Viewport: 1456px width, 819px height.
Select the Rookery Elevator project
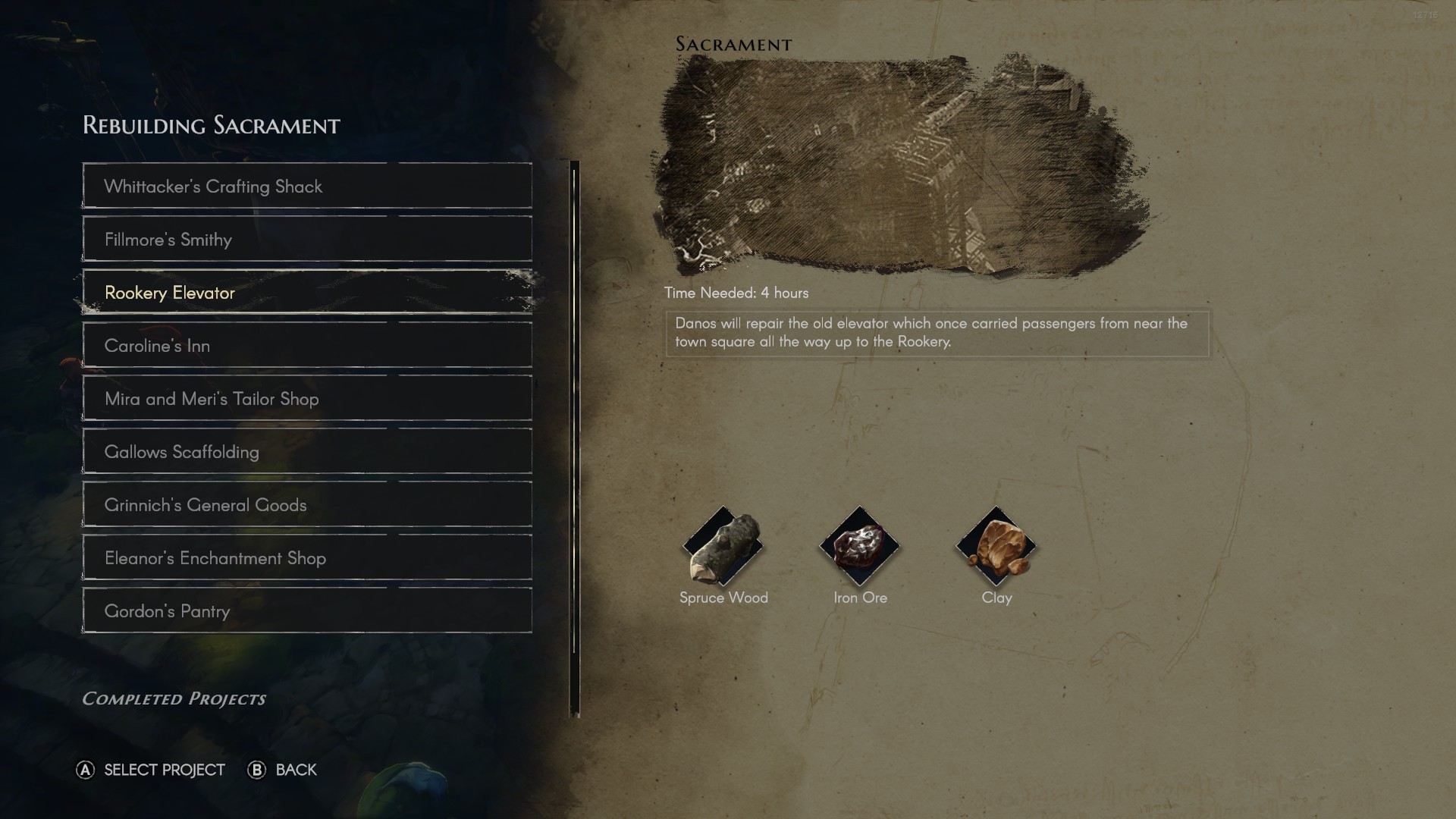(306, 292)
